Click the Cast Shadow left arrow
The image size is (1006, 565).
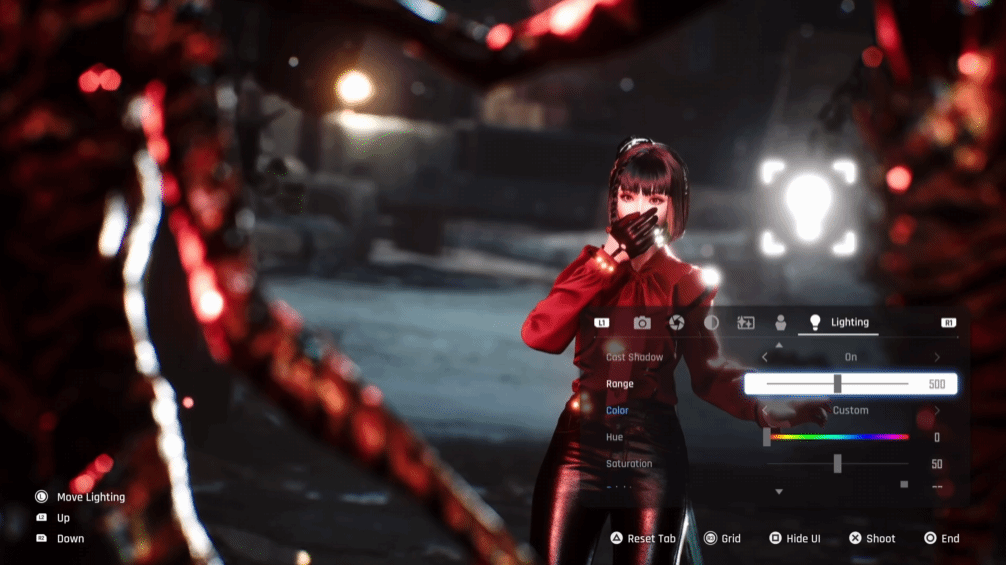click(766, 357)
